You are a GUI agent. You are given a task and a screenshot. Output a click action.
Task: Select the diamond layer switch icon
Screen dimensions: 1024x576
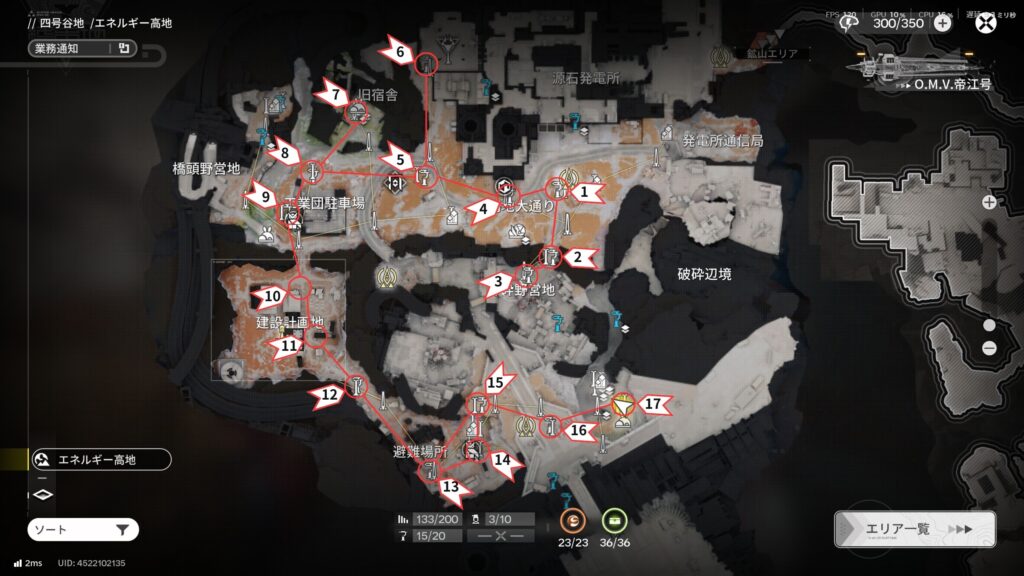coord(42,494)
